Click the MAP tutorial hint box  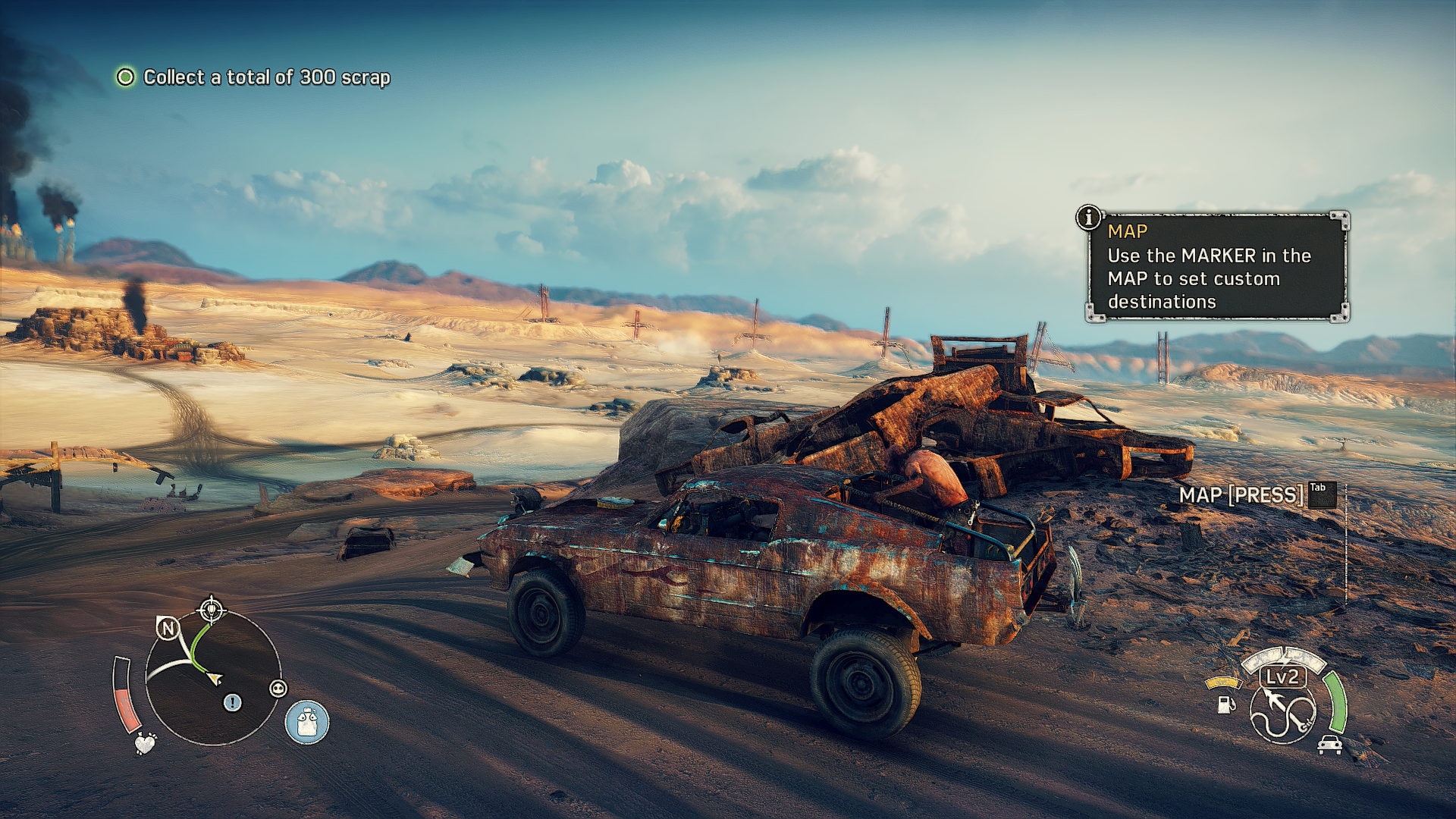pos(1216,267)
